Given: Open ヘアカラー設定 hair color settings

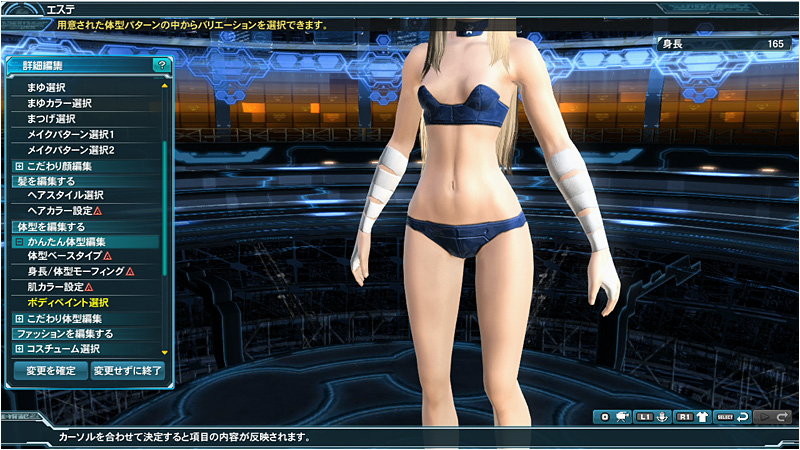Looking at the screenshot, I should click(61, 211).
